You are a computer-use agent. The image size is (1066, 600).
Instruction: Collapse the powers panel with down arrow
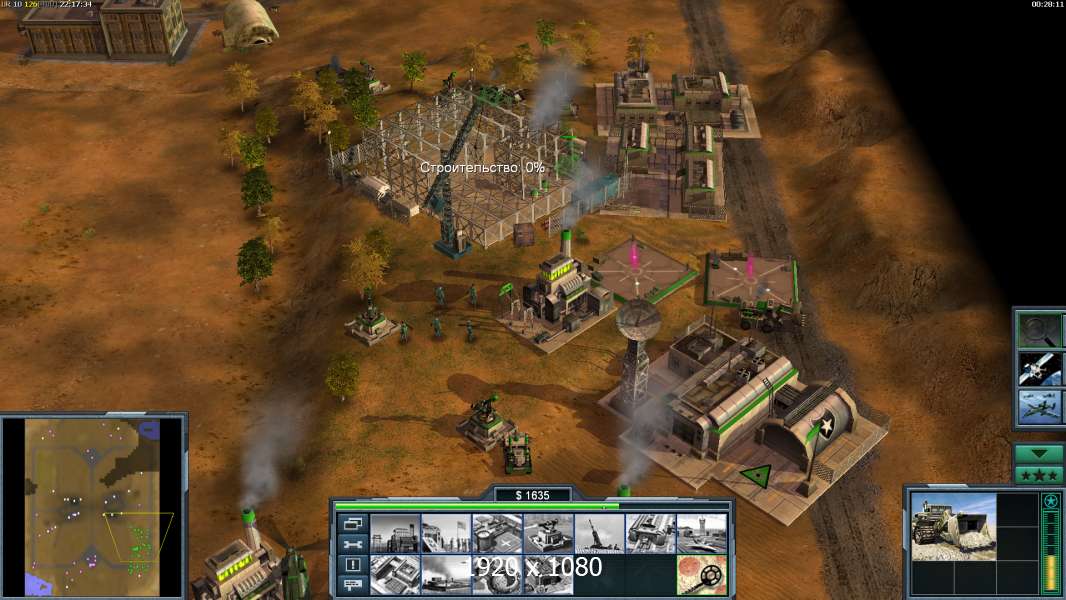coord(1038,454)
